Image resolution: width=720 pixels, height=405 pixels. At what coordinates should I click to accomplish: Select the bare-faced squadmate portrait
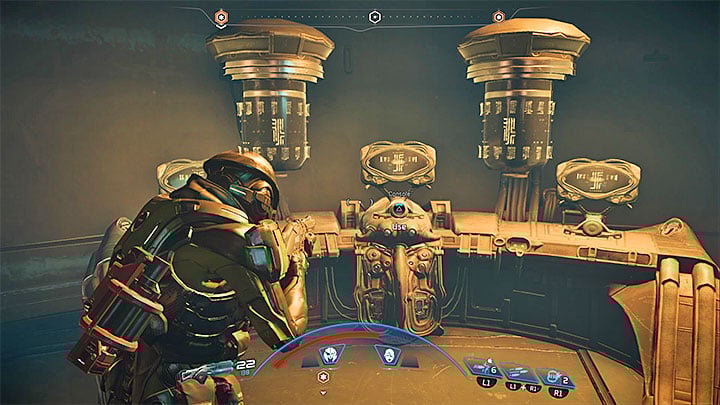click(x=389, y=354)
